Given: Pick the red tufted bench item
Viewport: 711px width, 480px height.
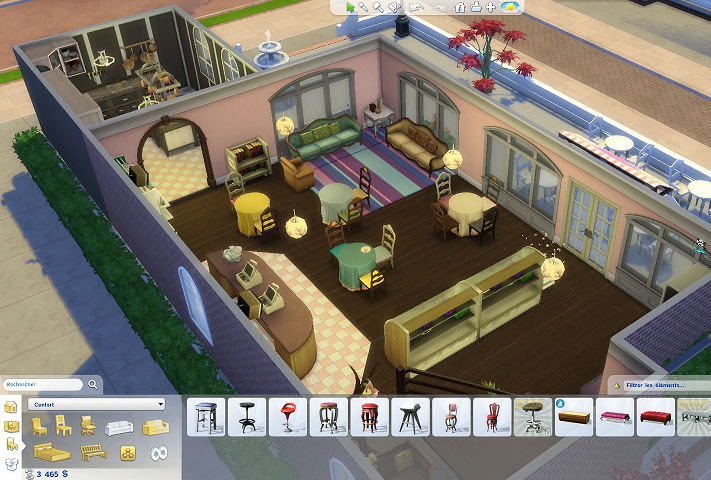Looking at the screenshot, I should (655, 417).
